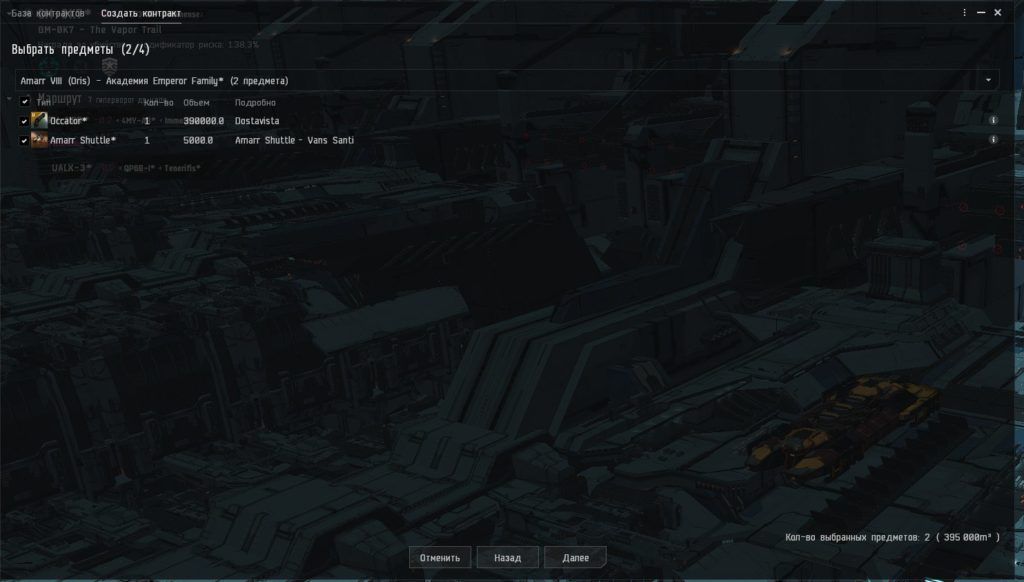Sort items by the Кол-во column

pyautogui.click(x=158, y=102)
